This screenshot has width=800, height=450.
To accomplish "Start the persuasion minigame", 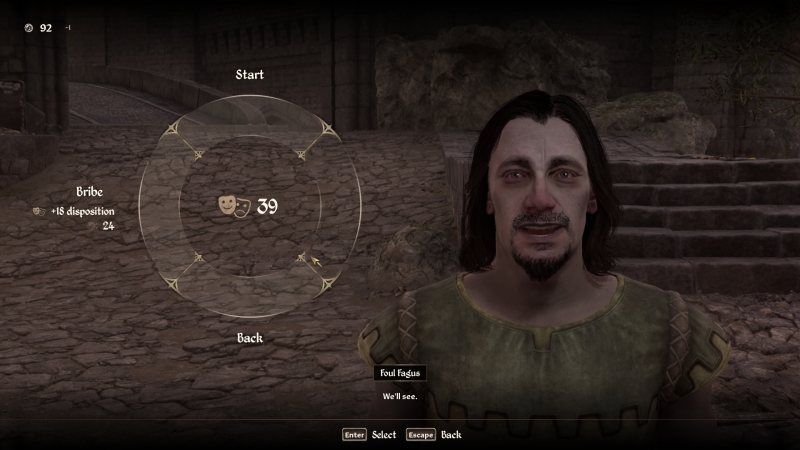I will [250, 75].
